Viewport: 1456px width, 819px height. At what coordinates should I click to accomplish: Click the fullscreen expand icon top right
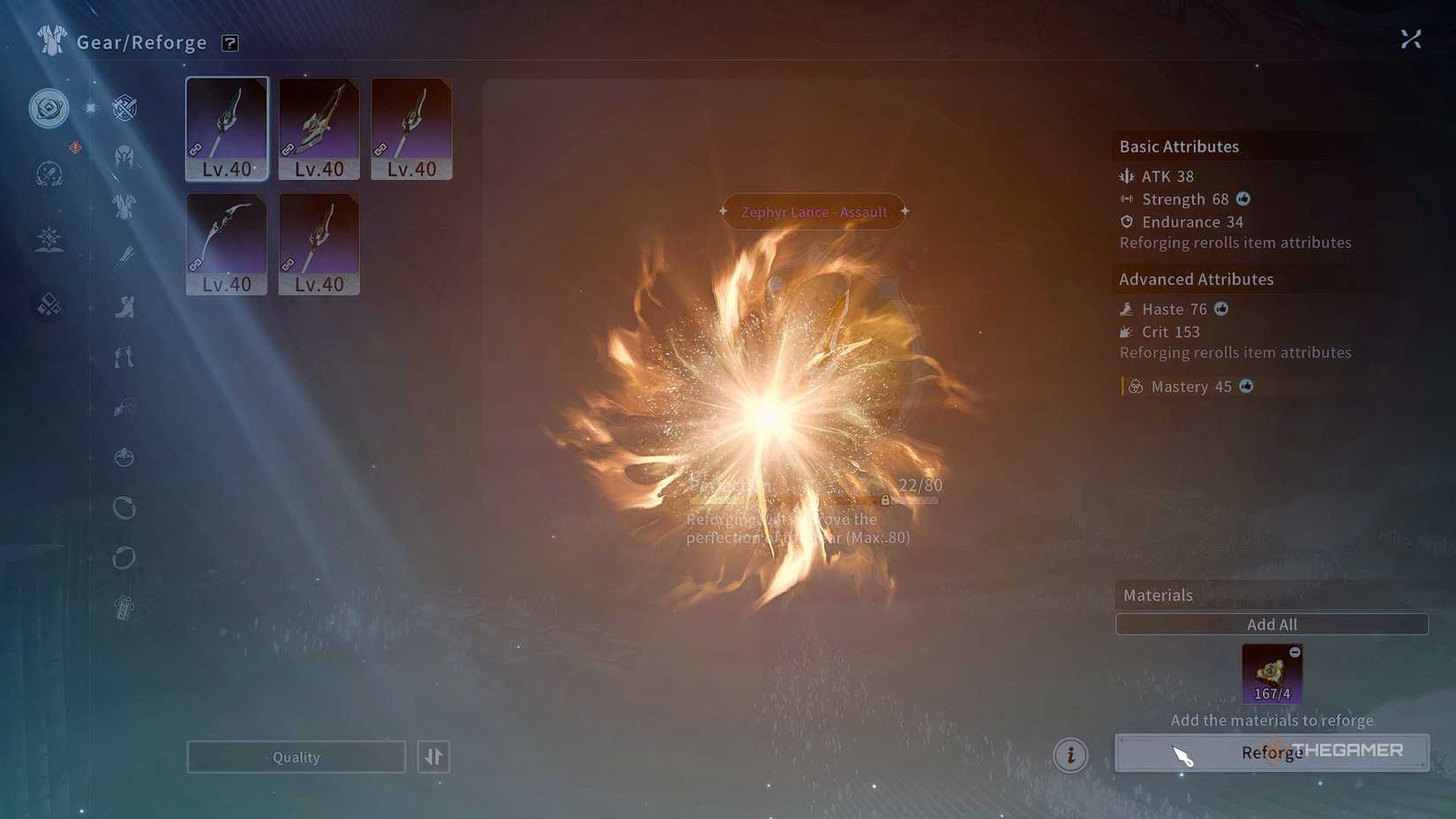click(x=1411, y=39)
